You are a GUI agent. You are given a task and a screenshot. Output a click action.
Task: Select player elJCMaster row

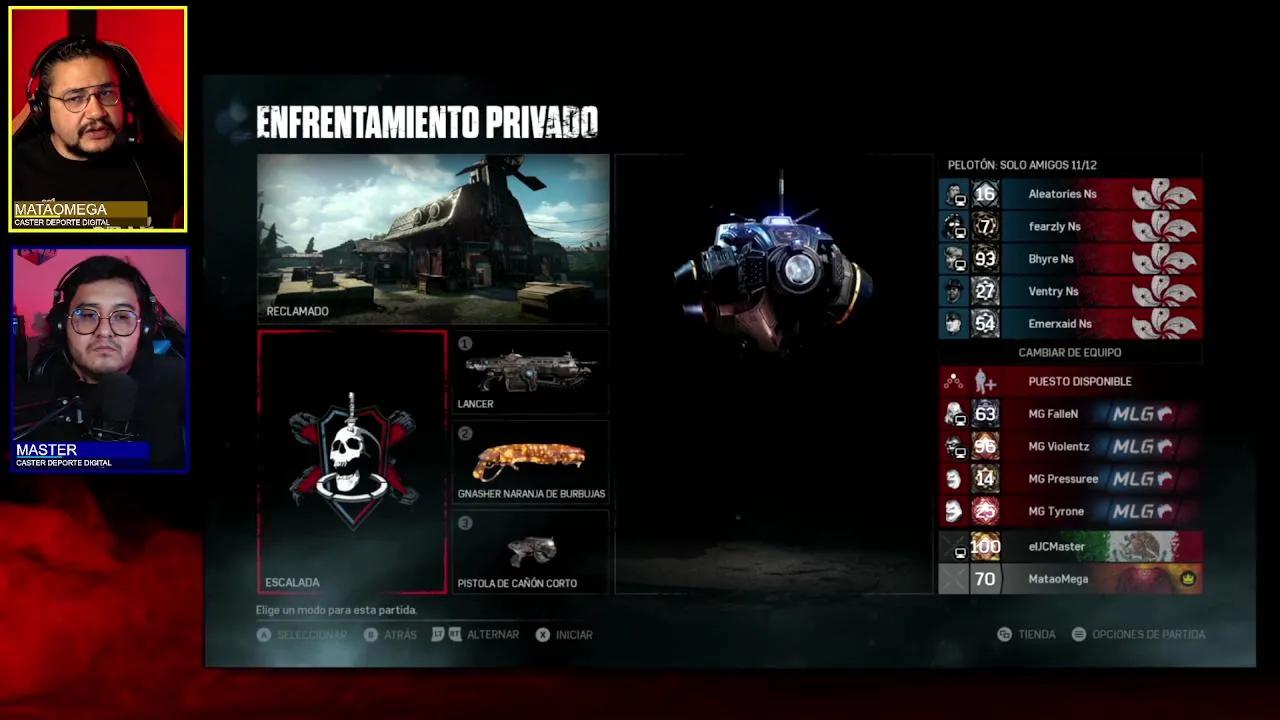click(x=1069, y=547)
